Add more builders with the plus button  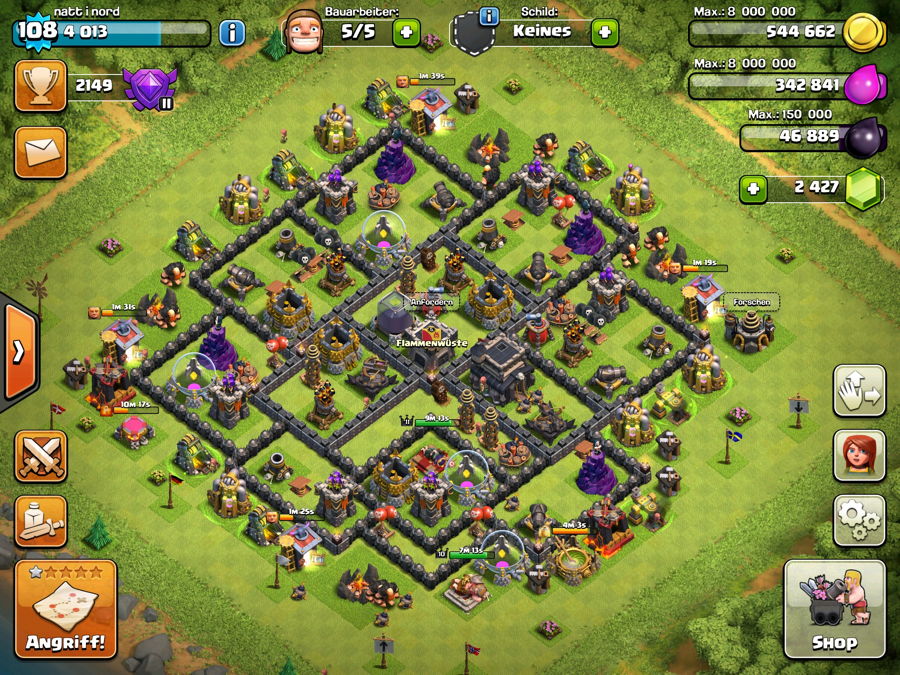coord(406,32)
